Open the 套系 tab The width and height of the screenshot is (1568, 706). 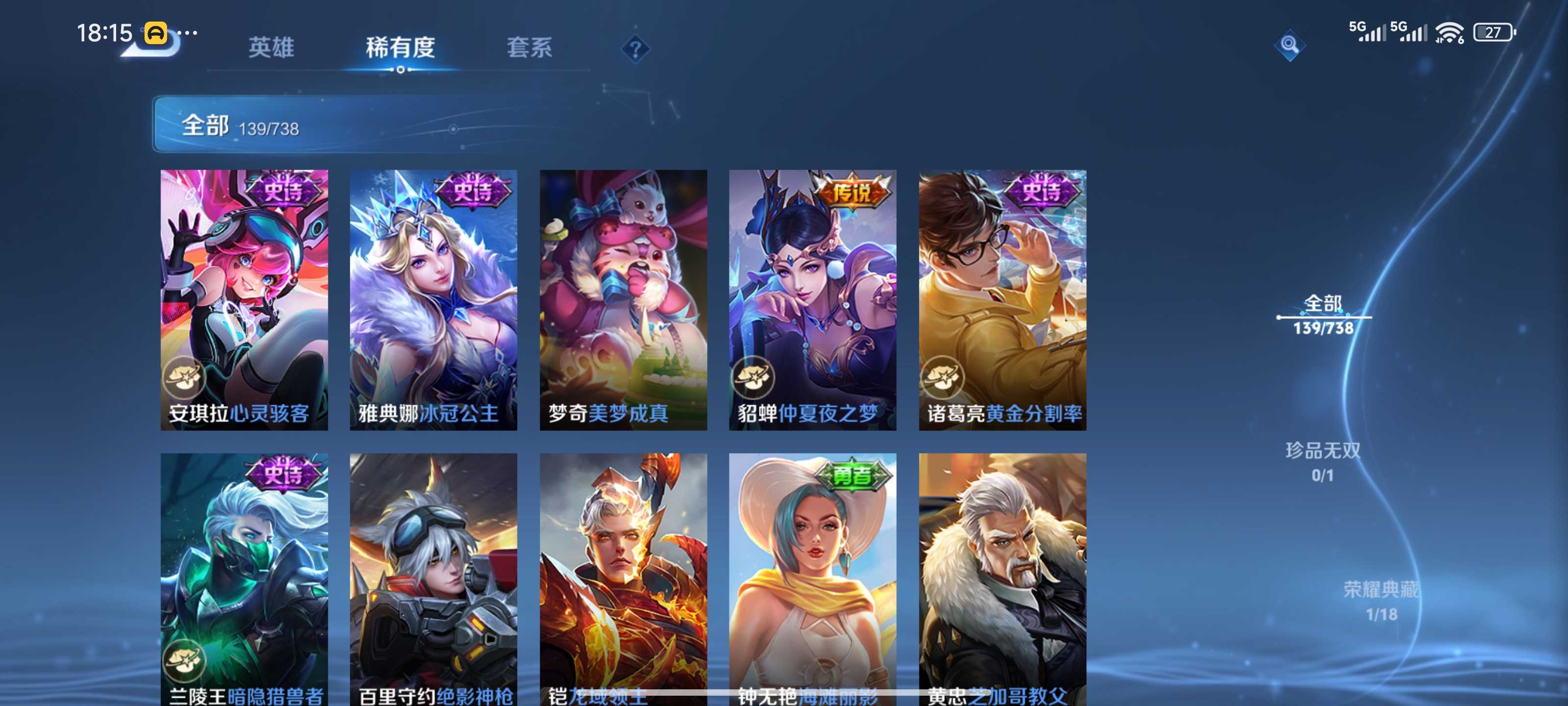[529, 48]
